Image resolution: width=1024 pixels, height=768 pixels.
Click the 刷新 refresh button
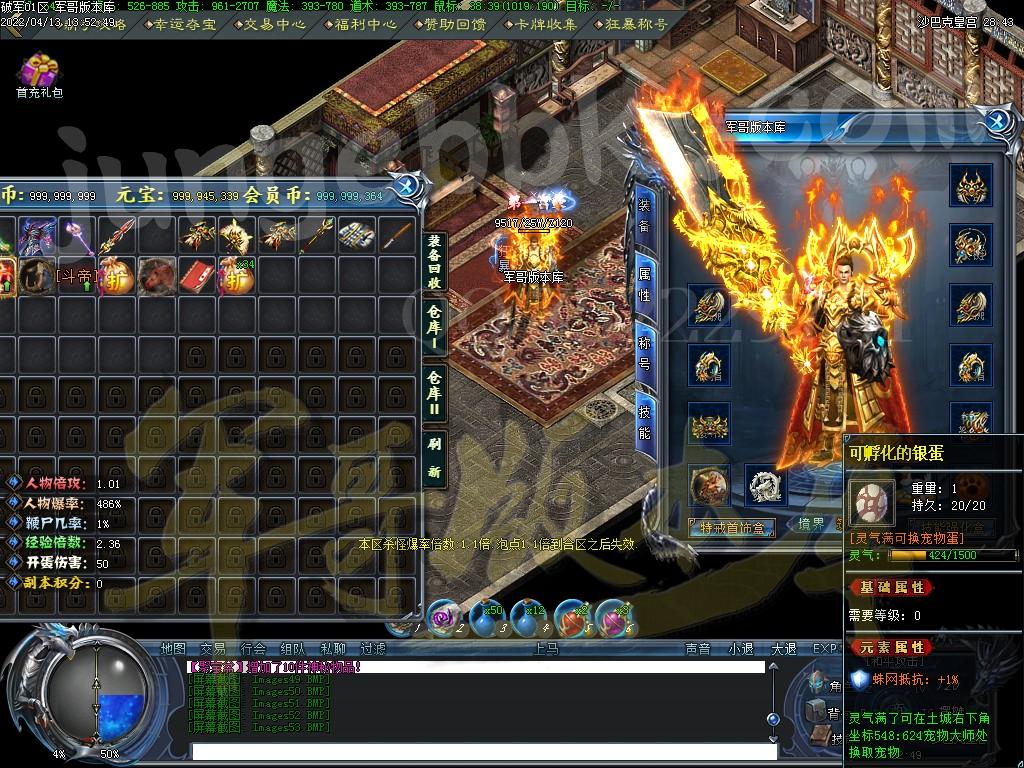click(x=434, y=456)
